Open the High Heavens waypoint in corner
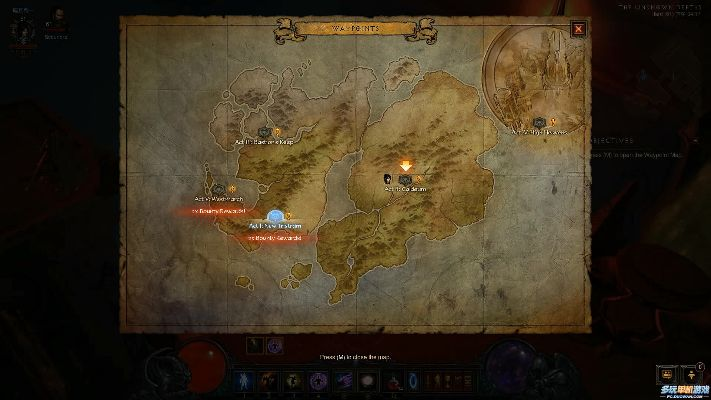This screenshot has width=711, height=400. point(540,123)
